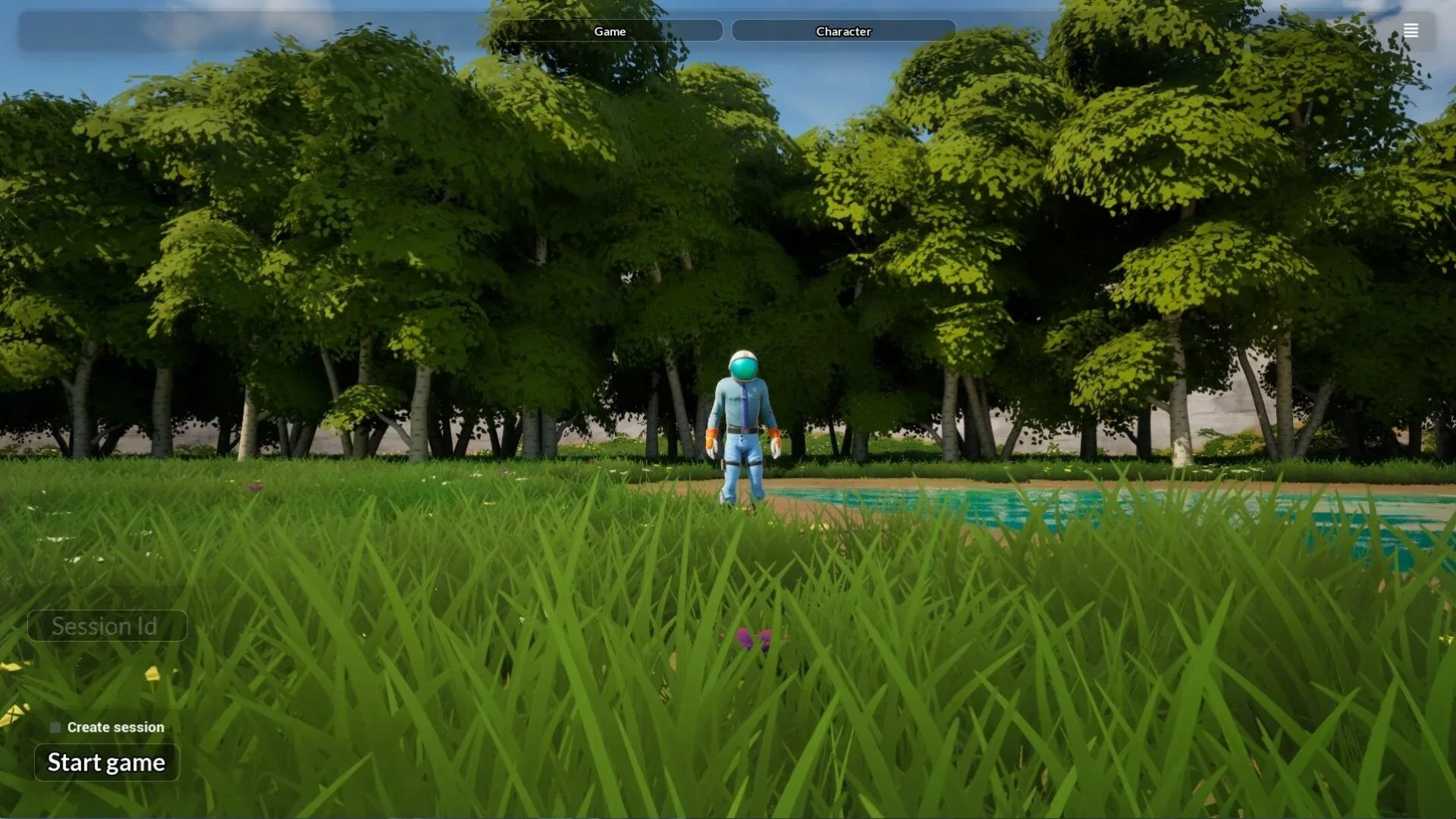Open the navigation icon near the screen corner
The width and height of the screenshot is (1456, 819).
click(1412, 30)
